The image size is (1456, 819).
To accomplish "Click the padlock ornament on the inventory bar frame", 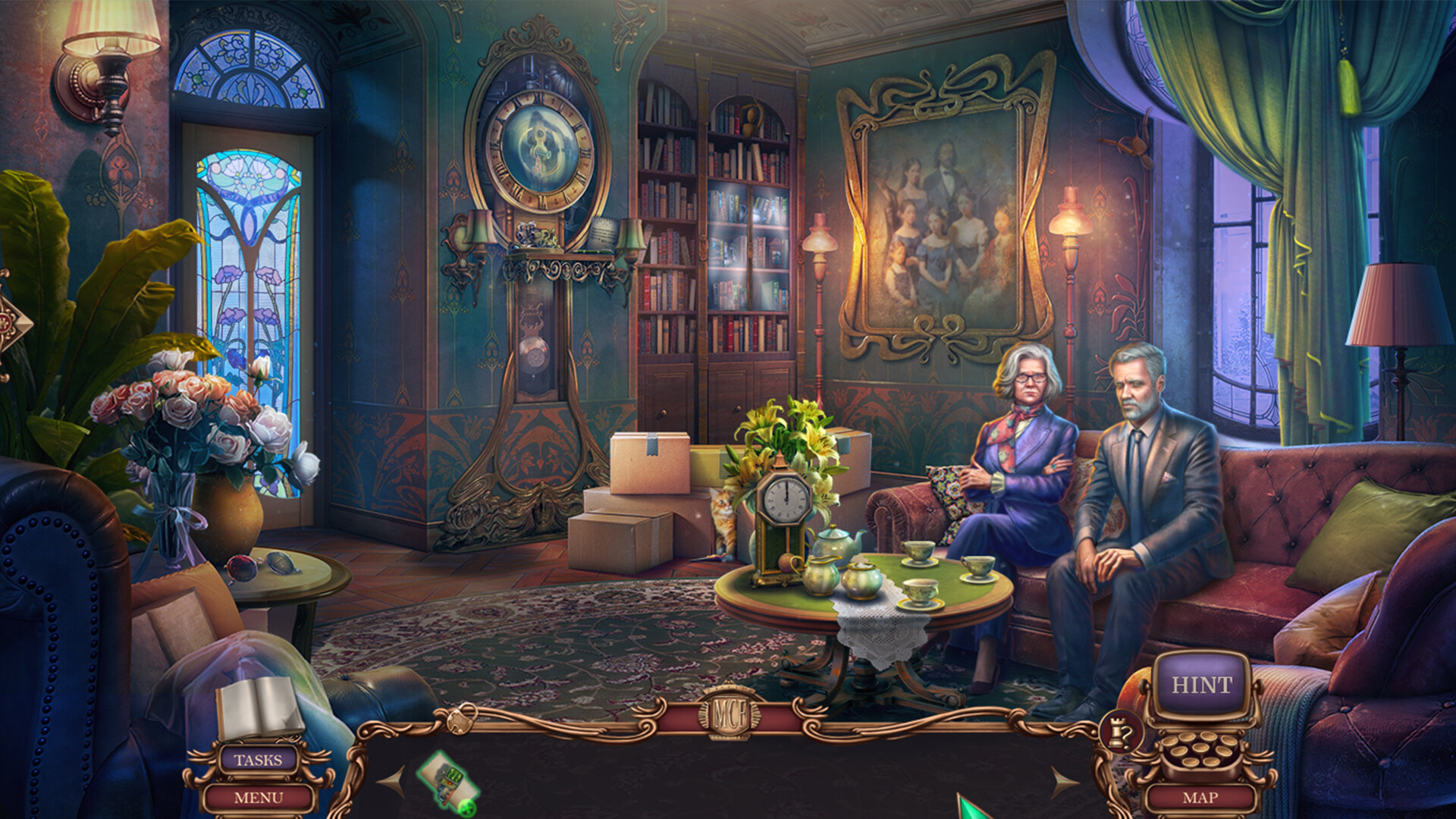I will 460,718.
